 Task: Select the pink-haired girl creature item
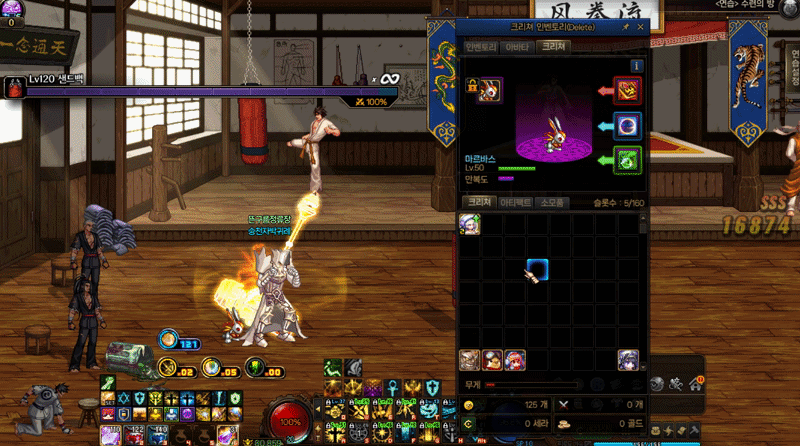click(514, 359)
